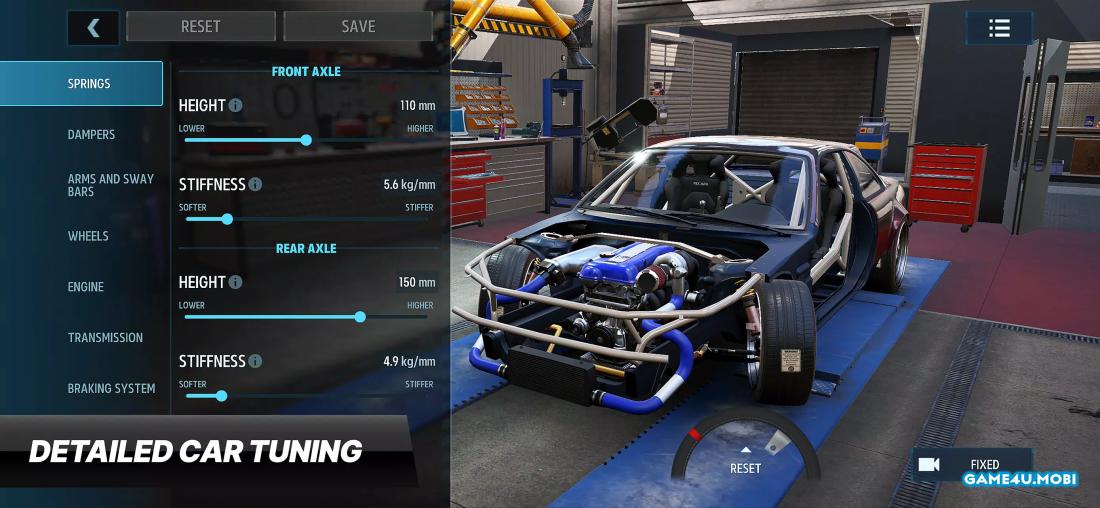This screenshot has height=508, width=1100.
Task: Switch to the Dampers tab
Action: 91,135
